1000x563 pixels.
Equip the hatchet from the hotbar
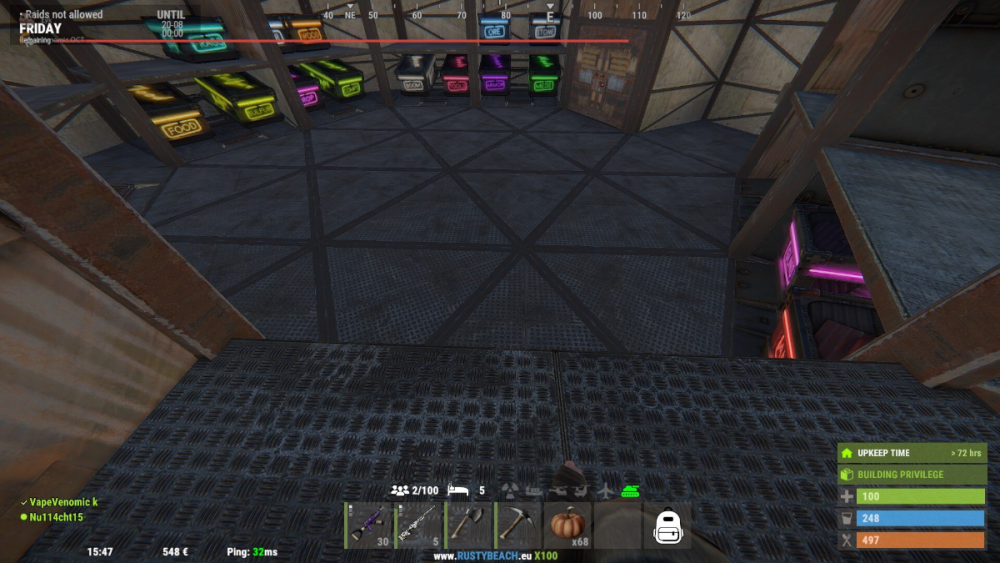point(469,525)
